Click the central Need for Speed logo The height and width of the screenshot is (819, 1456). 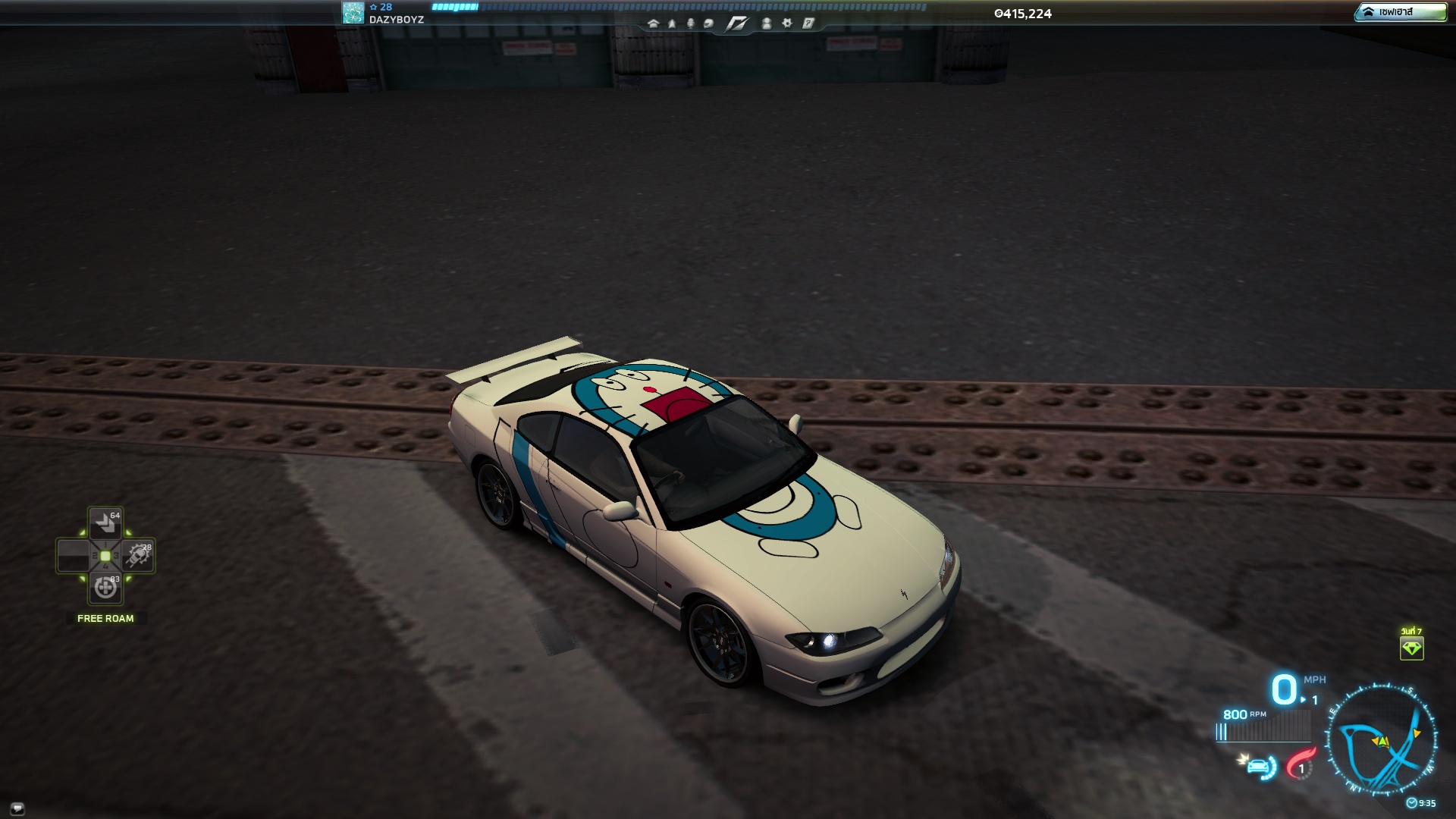point(736,24)
